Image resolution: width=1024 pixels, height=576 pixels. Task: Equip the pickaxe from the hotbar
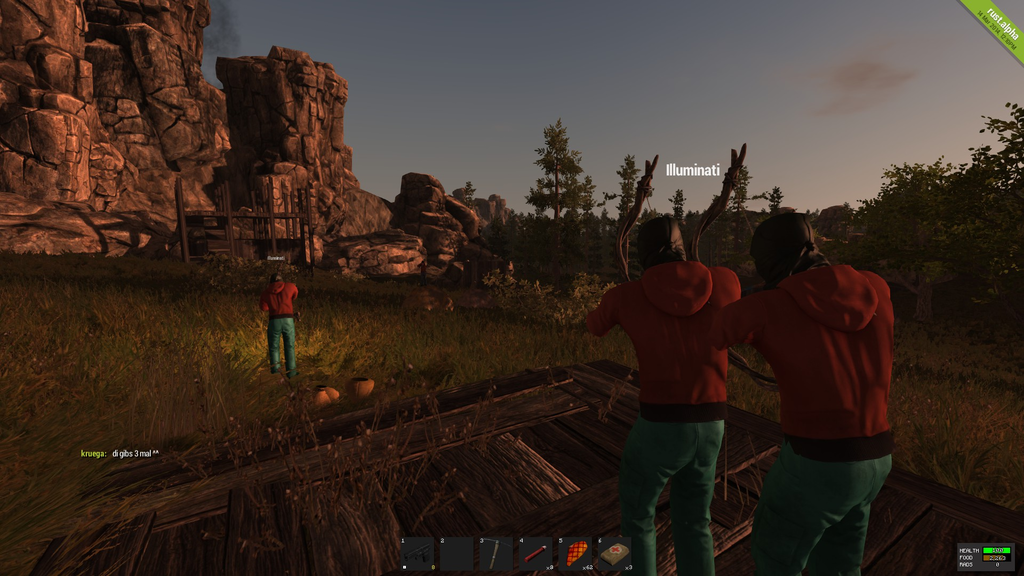click(x=496, y=554)
